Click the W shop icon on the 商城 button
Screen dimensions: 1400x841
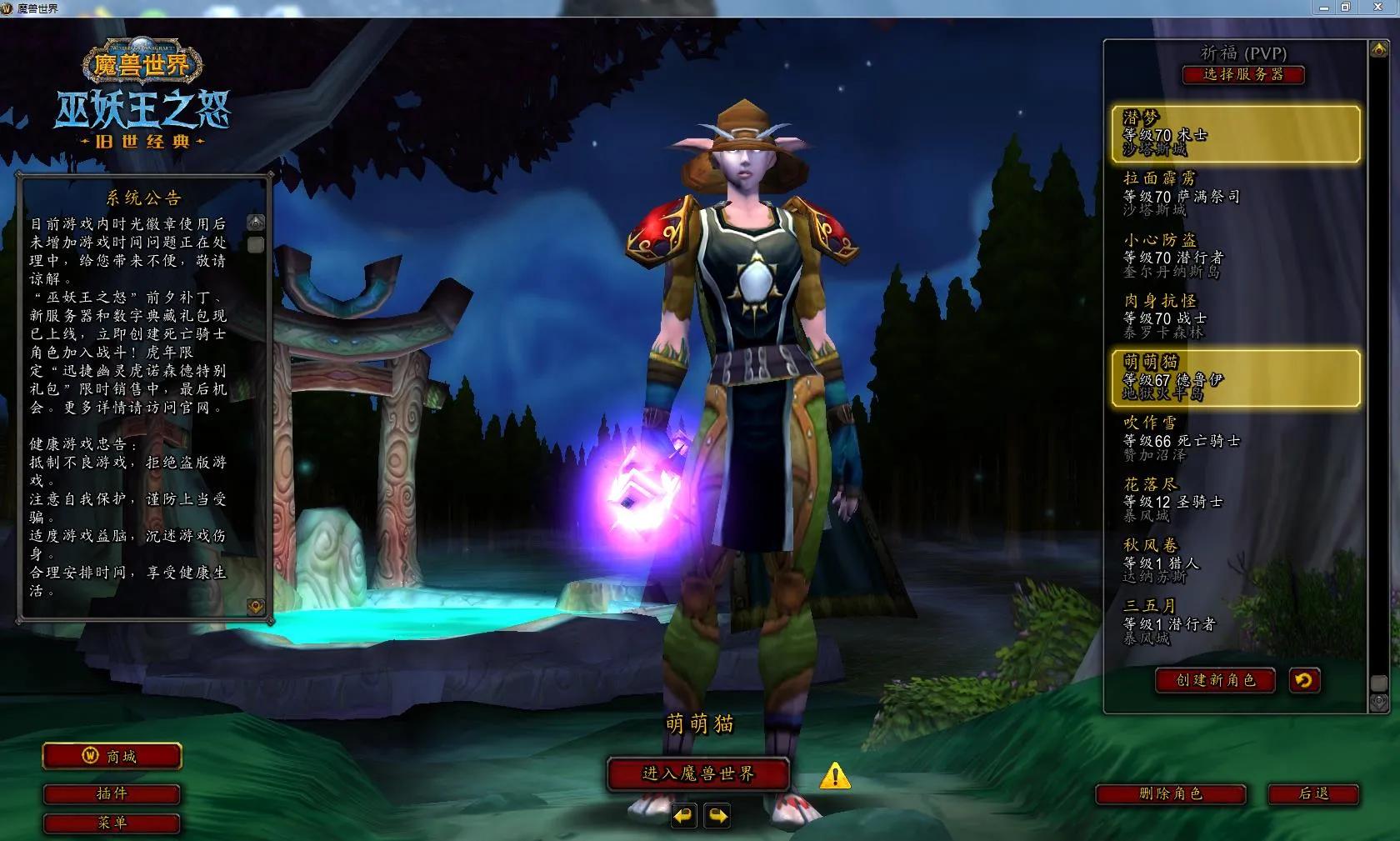[92, 757]
